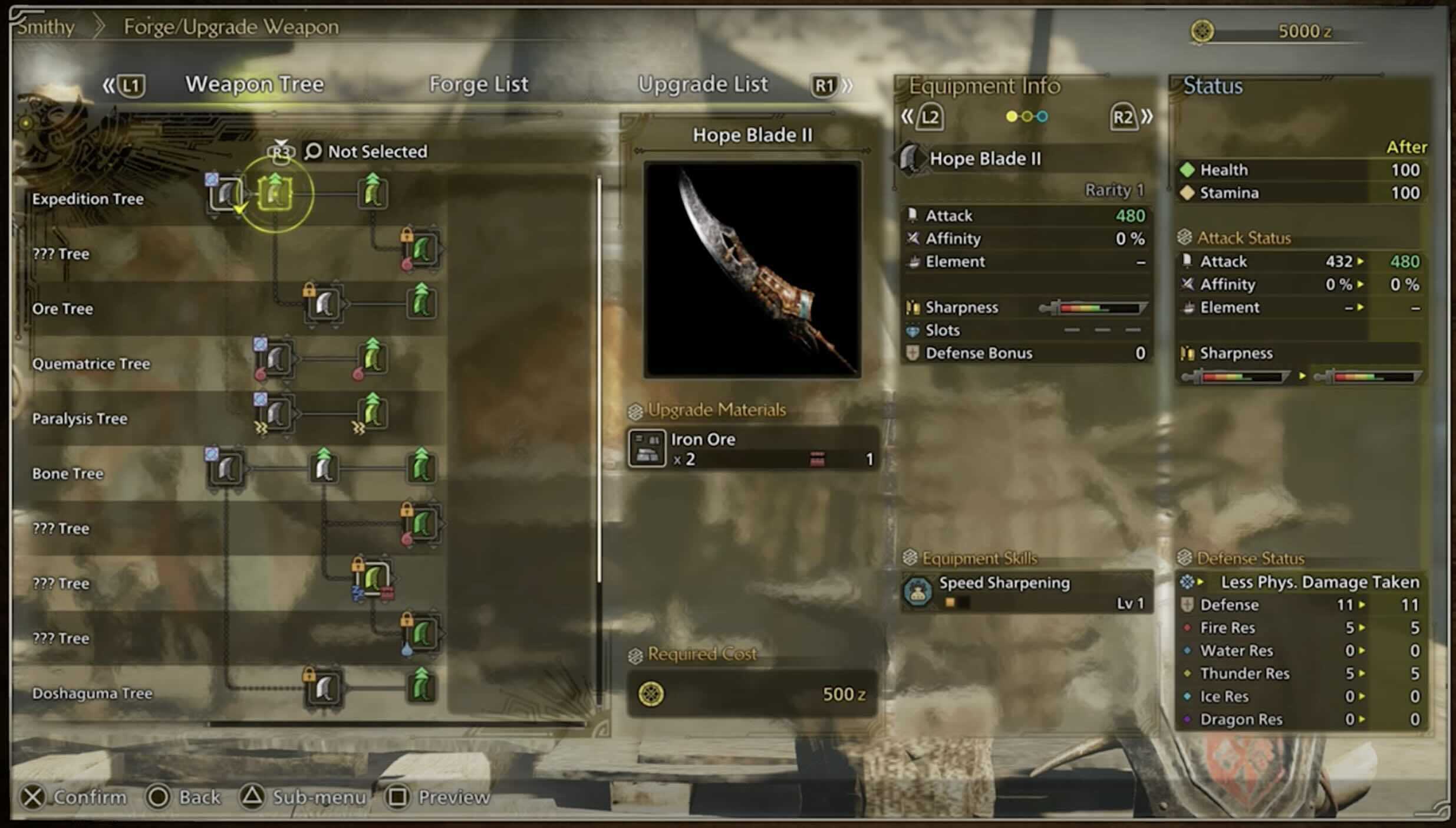Image resolution: width=1456 pixels, height=828 pixels.
Task: Select the Expedition Tree row label
Action: [x=88, y=199]
